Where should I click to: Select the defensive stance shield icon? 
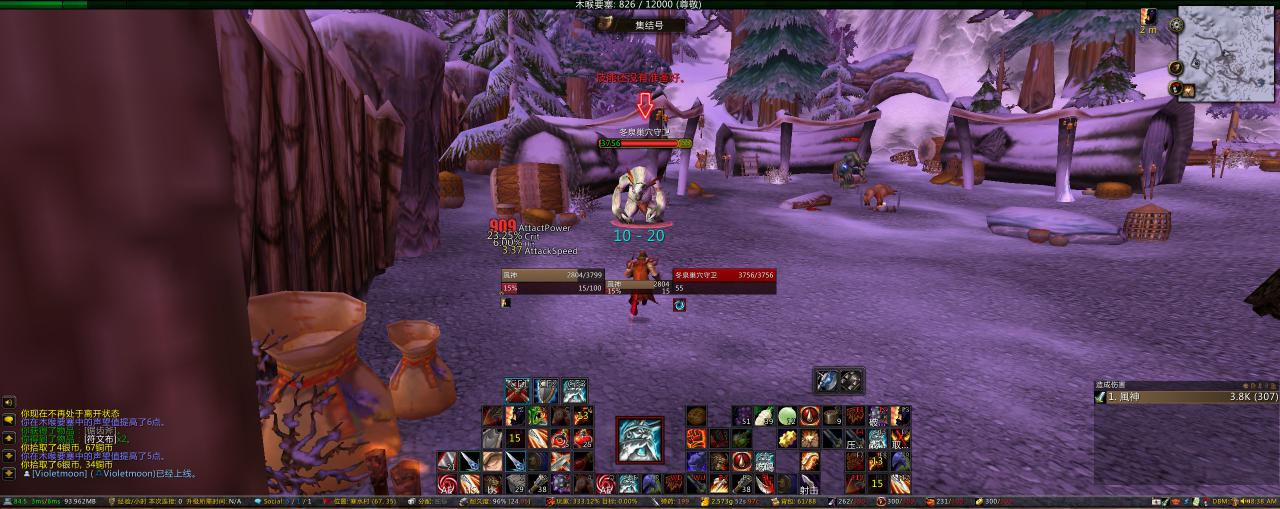pos(545,390)
